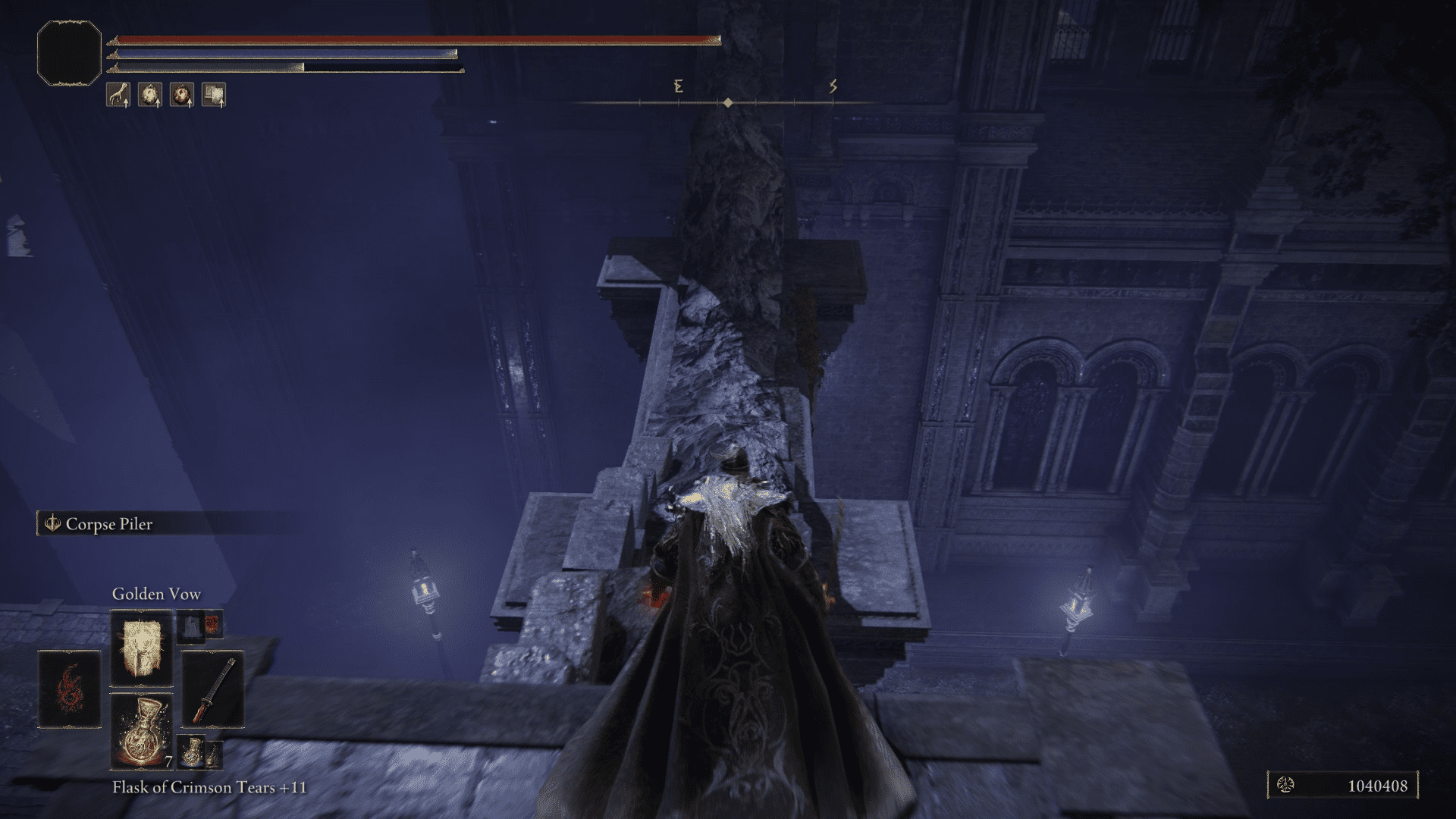Image resolution: width=1456 pixels, height=819 pixels.
Task: Click the diamond marker on the compass bar
Action: pyautogui.click(x=726, y=102)
